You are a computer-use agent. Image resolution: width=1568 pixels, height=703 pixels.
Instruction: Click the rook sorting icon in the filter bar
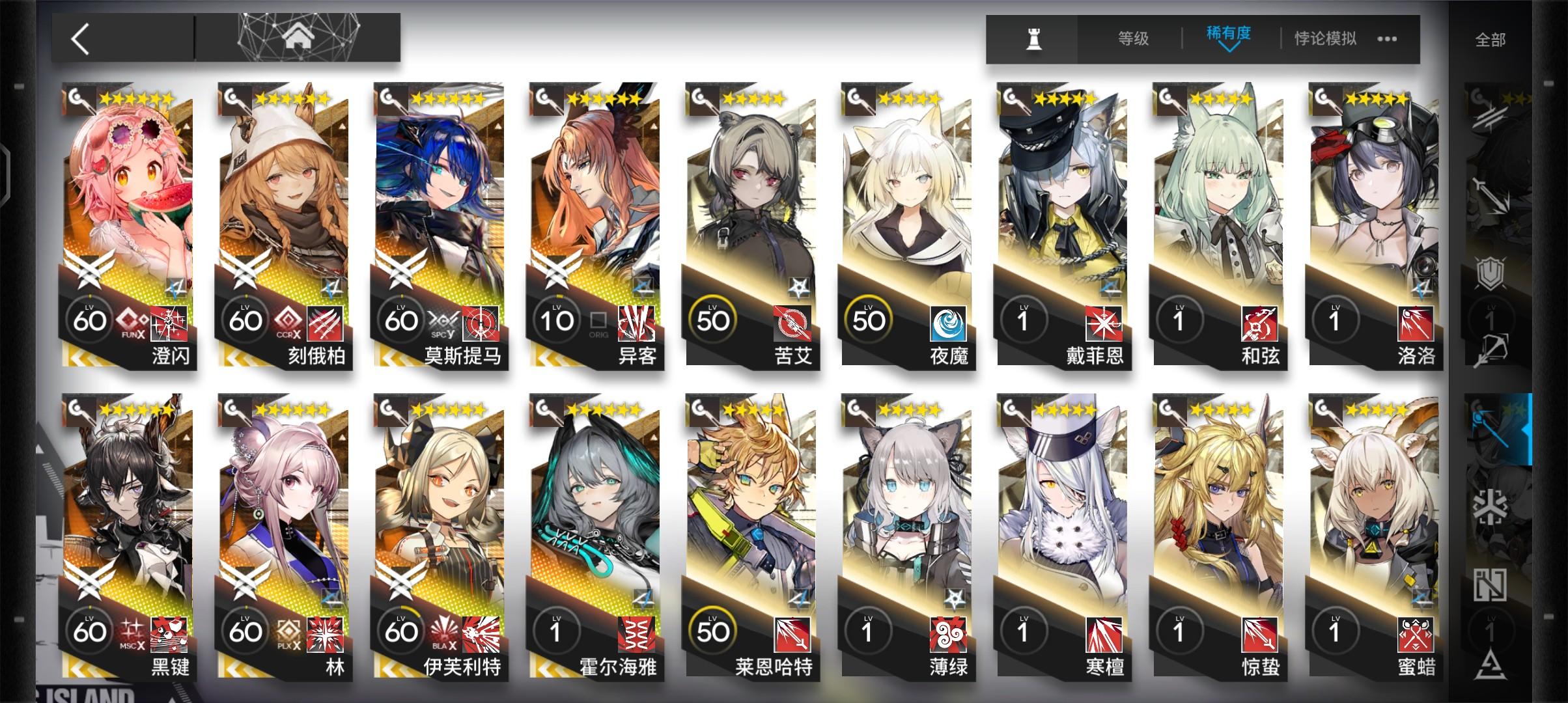[x=1034, y=39]
